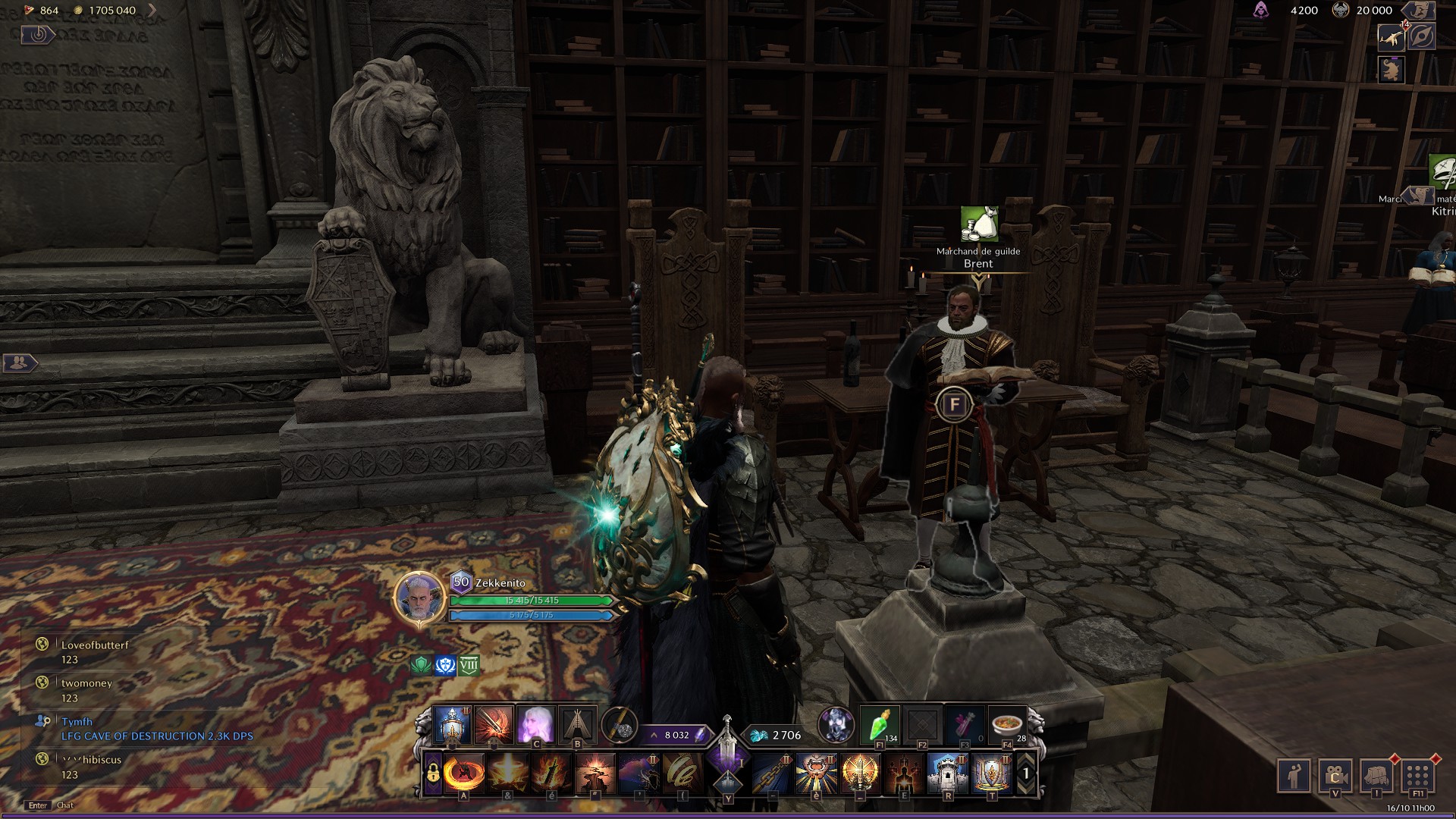Click the event icon showing the 14 badge

tap(1392, 38)
